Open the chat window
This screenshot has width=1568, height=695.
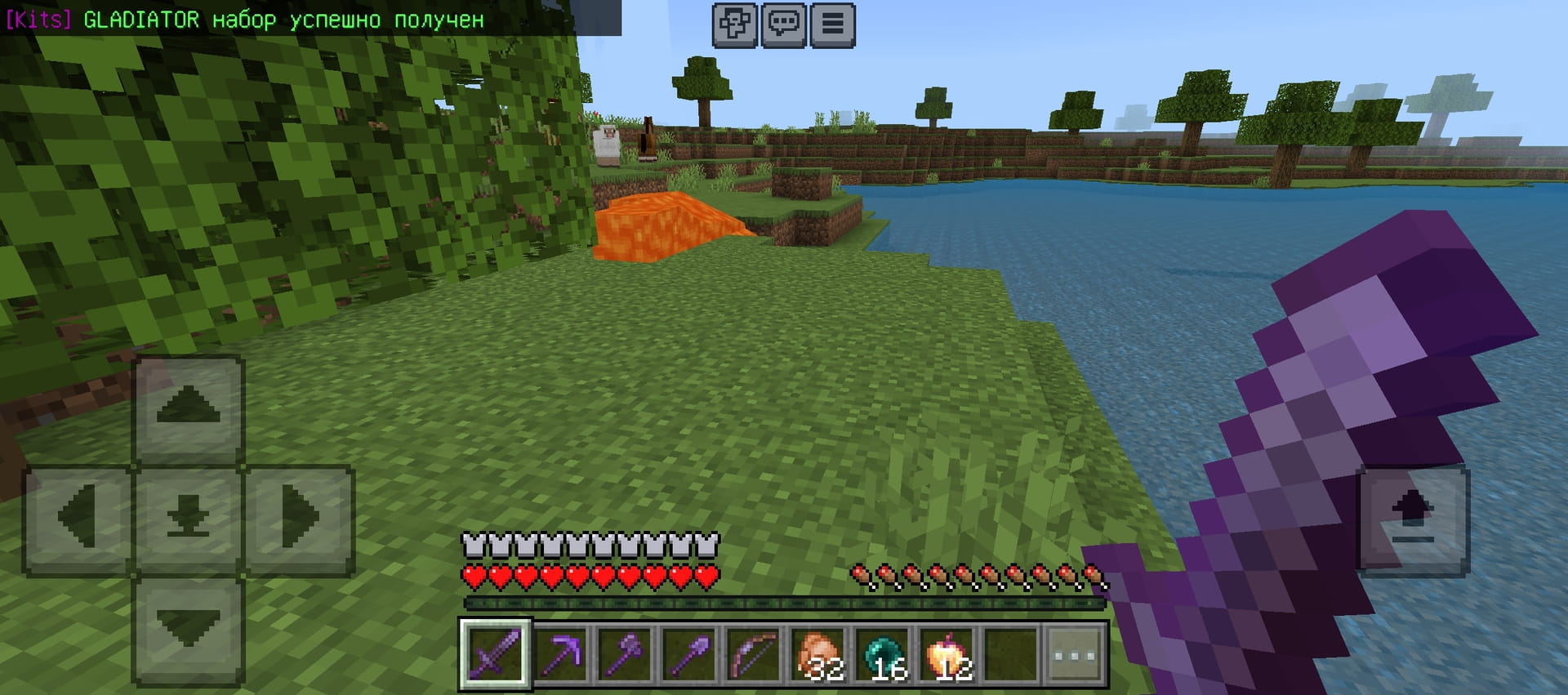pyautogui.click(x=783, y=25)
